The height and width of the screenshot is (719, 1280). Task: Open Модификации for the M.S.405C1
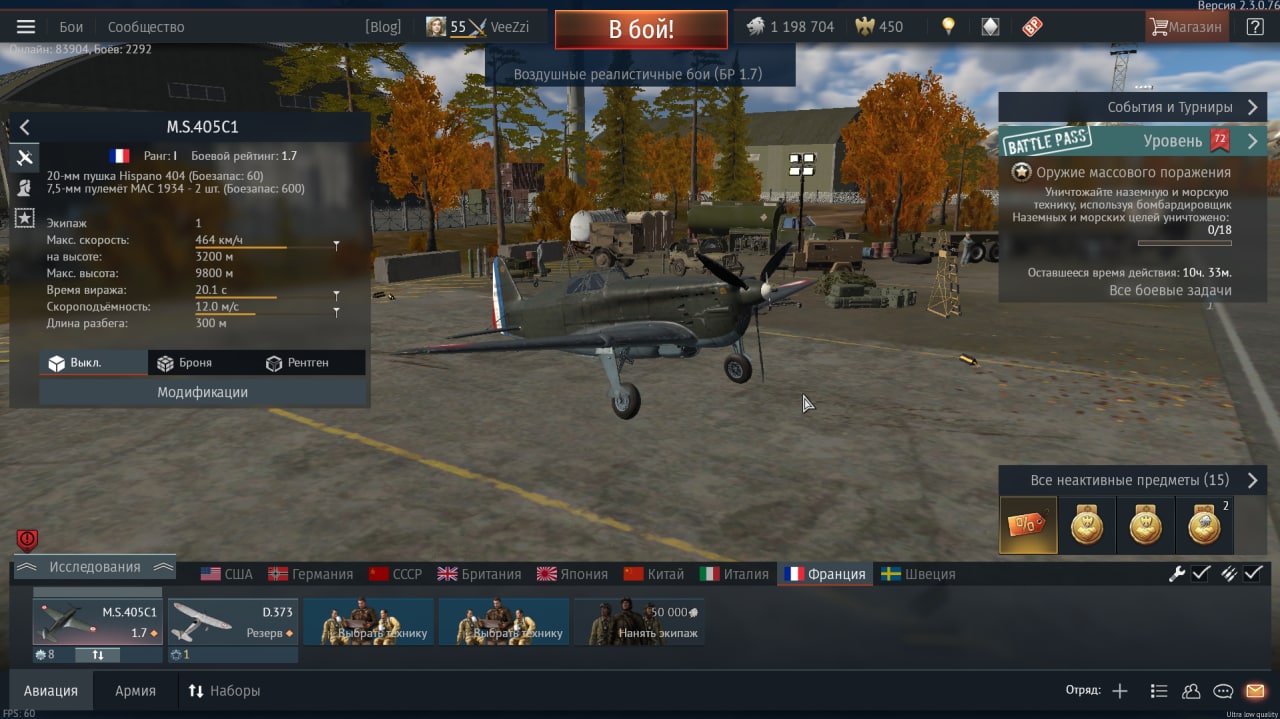[202, 392]
